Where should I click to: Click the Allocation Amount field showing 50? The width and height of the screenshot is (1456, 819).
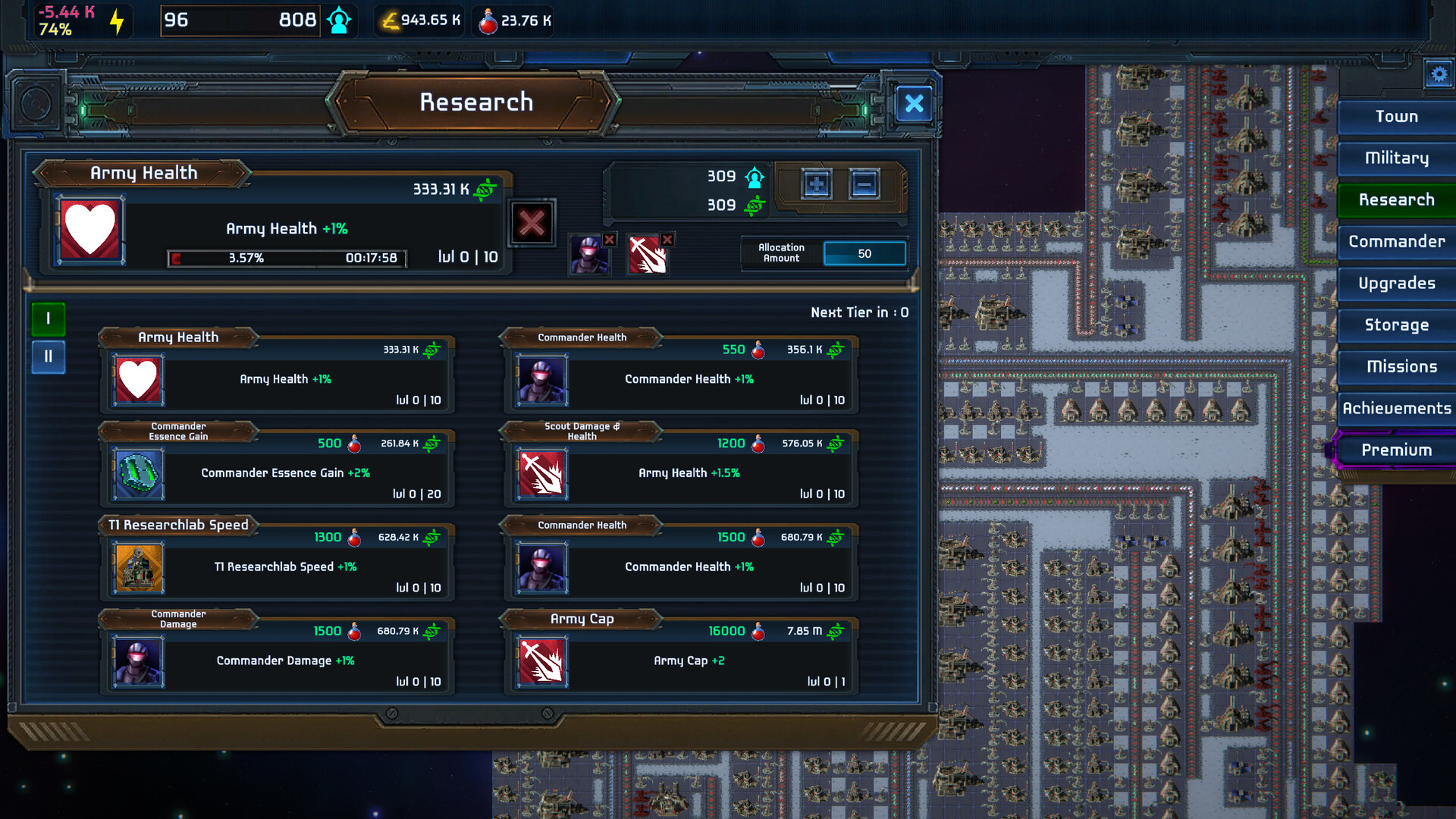click(864, 253)
